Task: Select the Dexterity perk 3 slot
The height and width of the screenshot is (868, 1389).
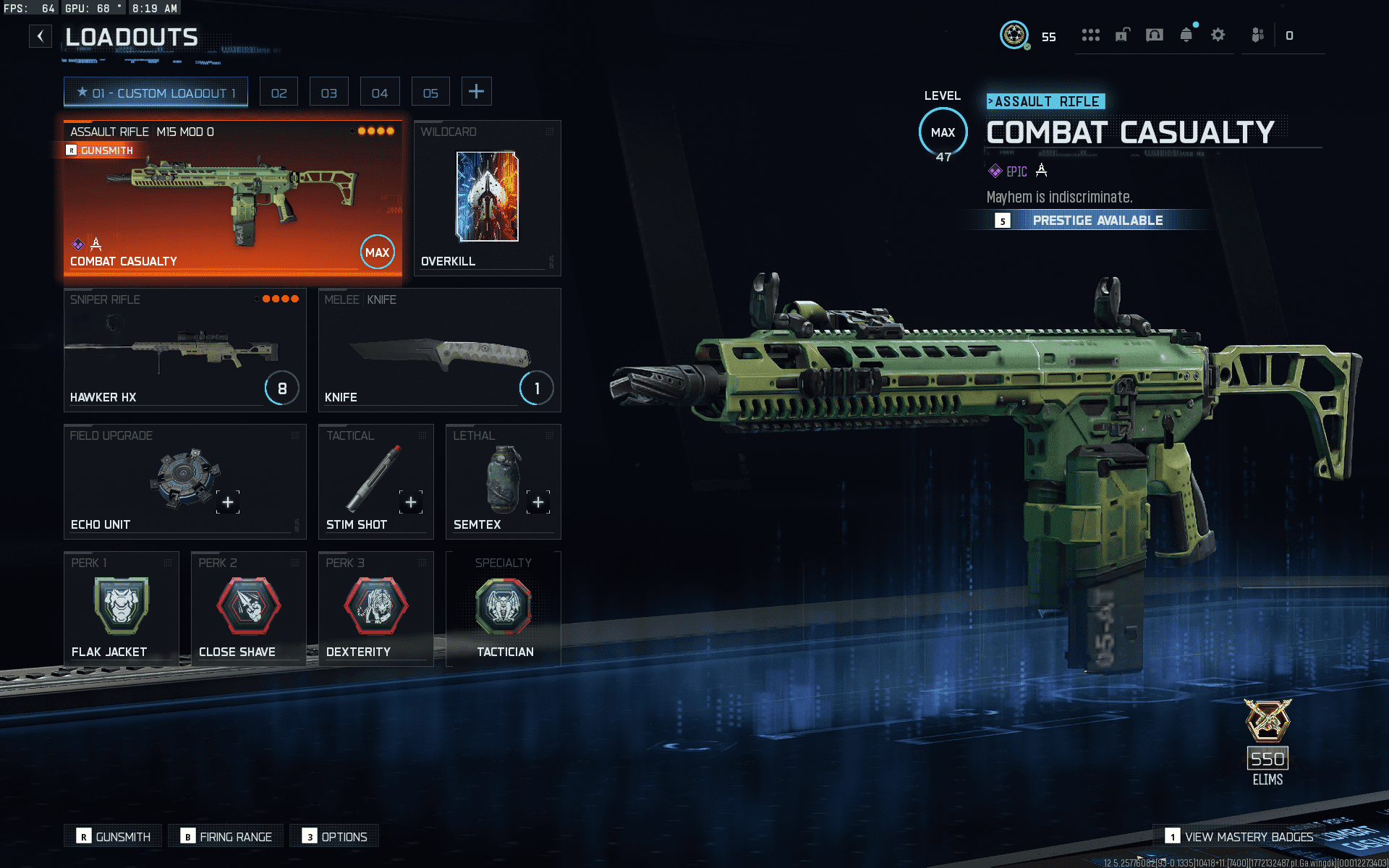Action: pyautogui.click(x=375, y=609)
